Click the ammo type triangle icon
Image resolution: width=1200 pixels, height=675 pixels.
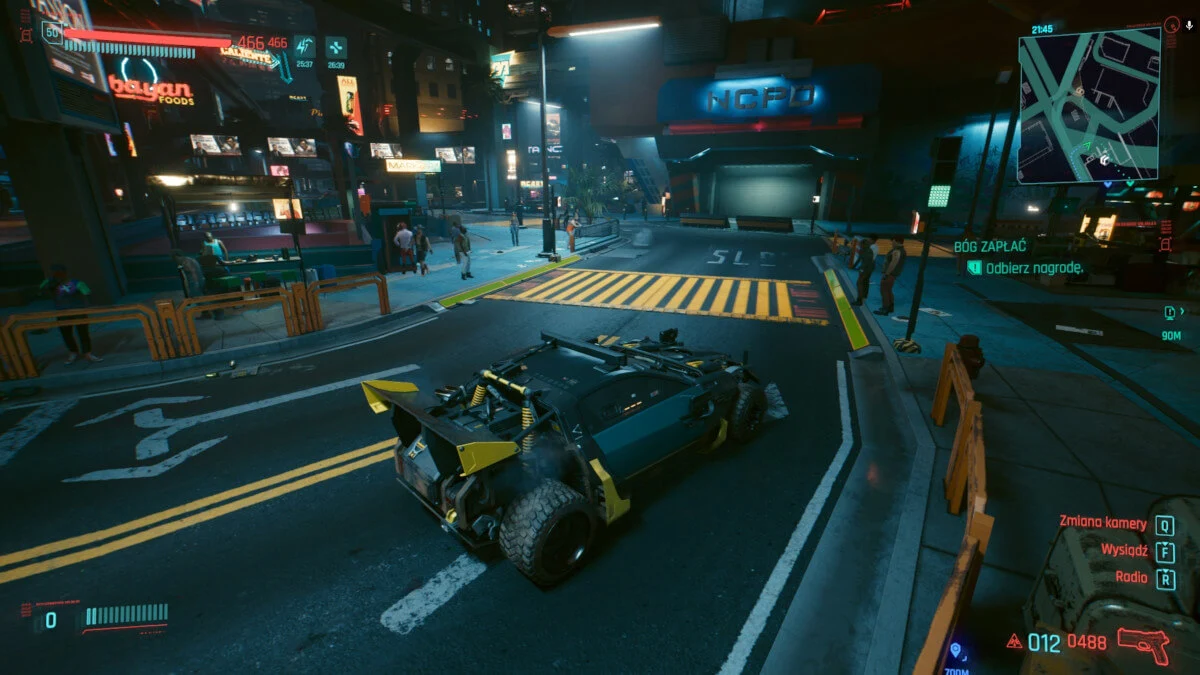(1014, 642)
